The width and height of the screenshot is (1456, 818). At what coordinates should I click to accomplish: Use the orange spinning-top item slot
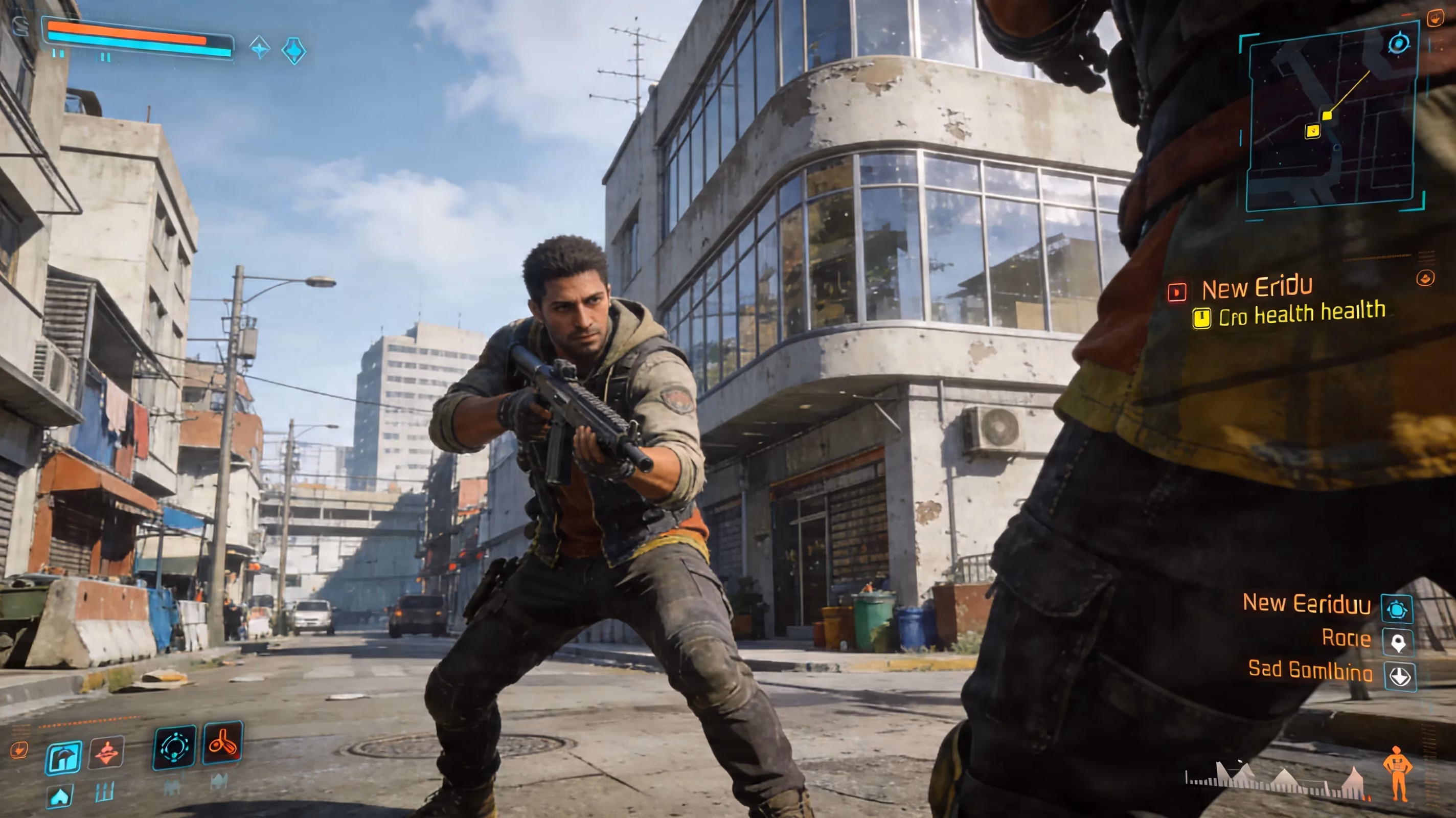(106, 753)
